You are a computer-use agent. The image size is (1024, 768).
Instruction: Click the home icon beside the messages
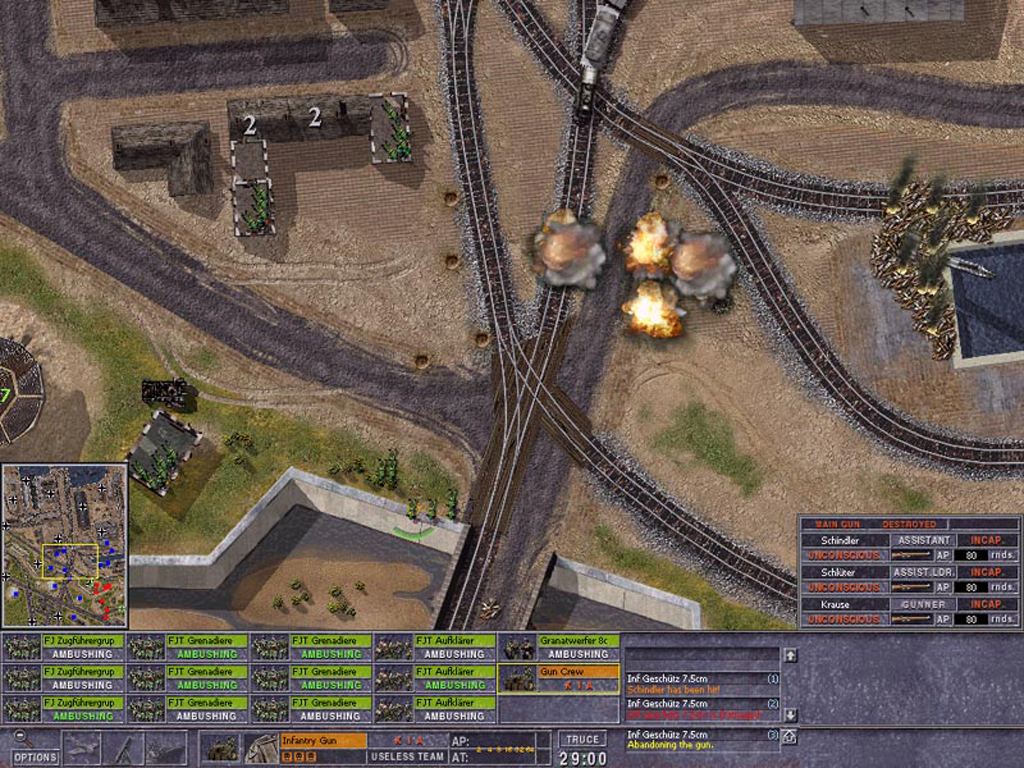coord(789,737)
